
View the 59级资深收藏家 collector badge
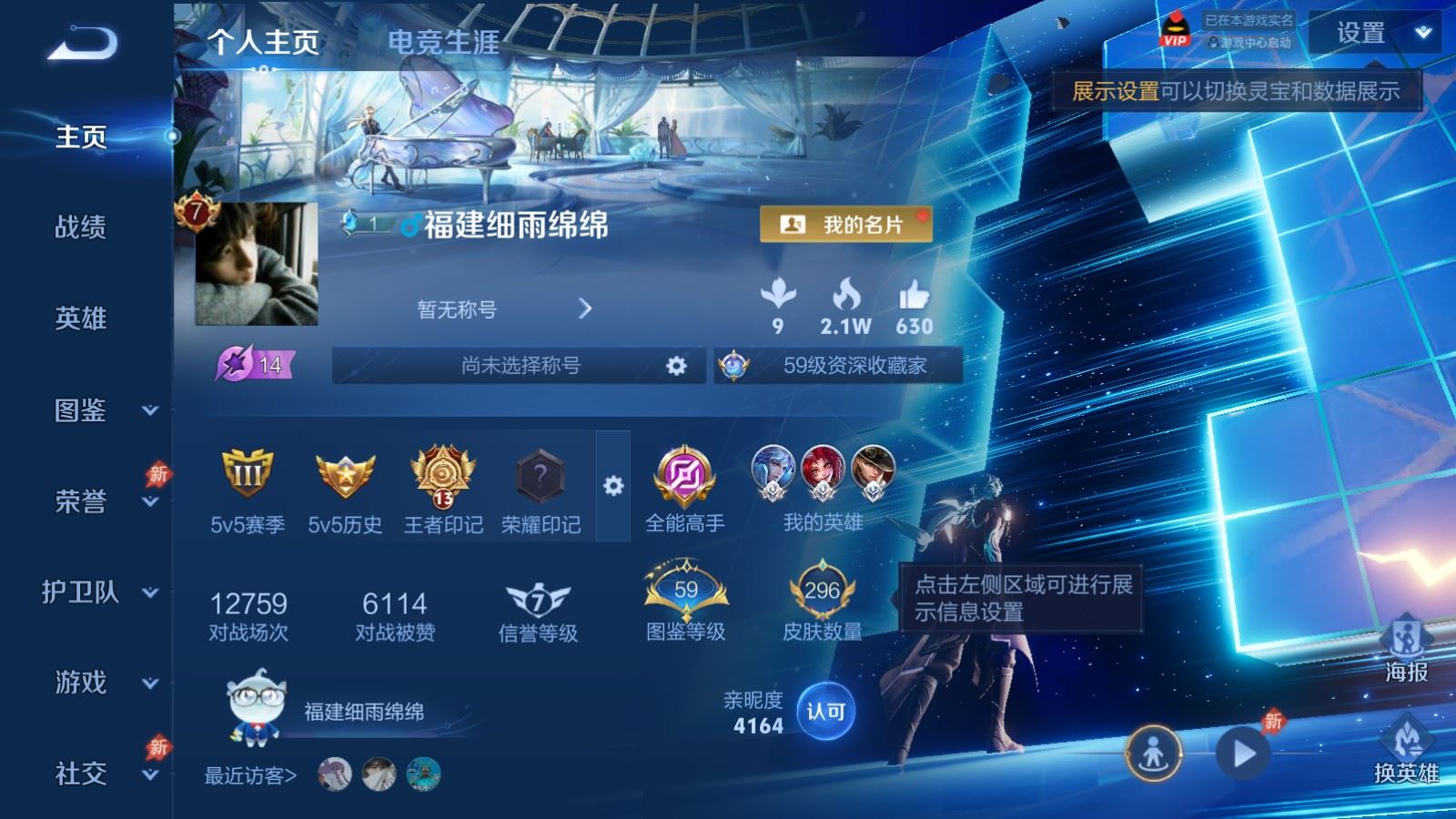click(x=838, y=366)
